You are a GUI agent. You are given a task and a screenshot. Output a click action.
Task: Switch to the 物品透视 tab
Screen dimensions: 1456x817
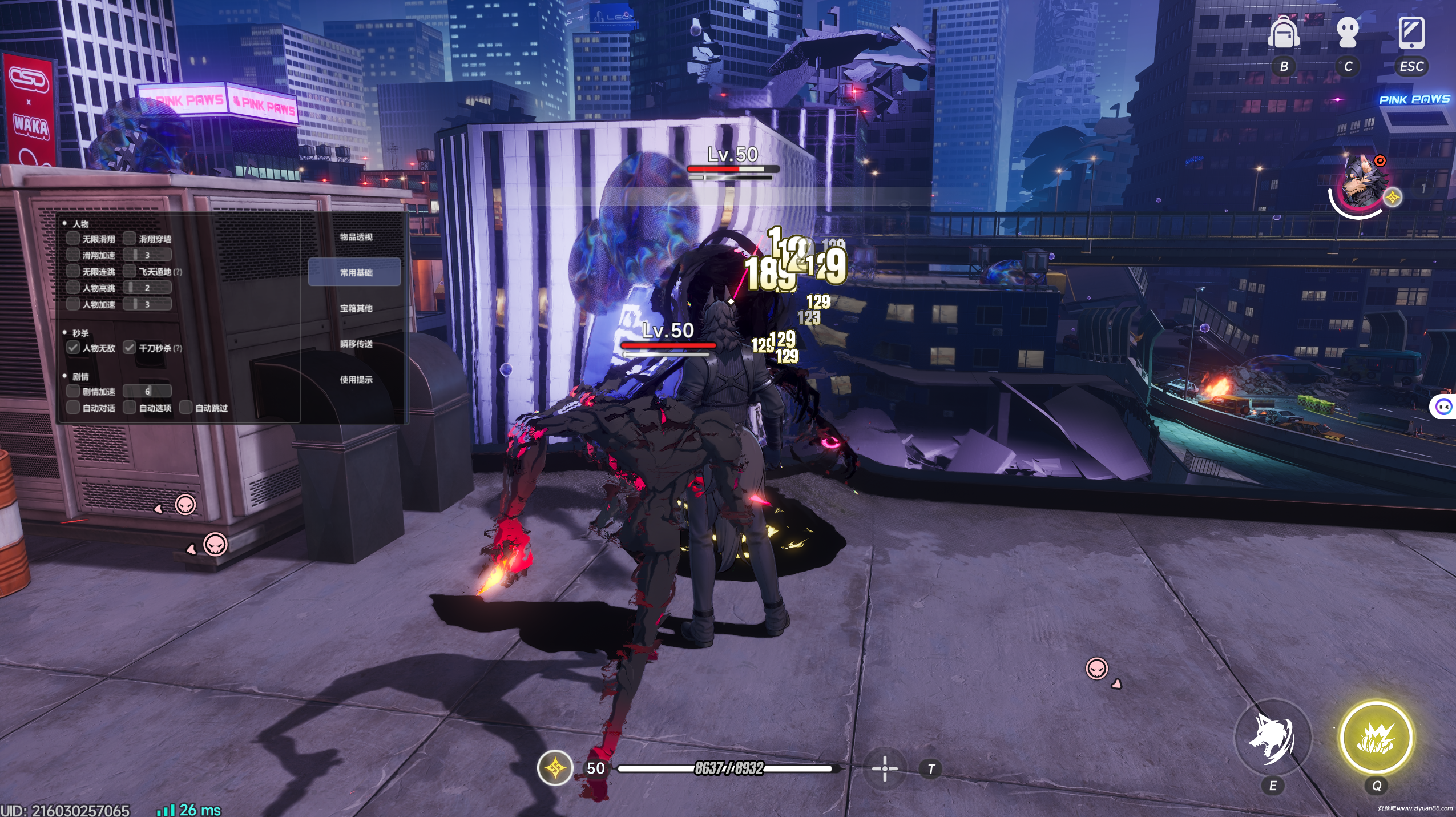(x=356, y=237)
